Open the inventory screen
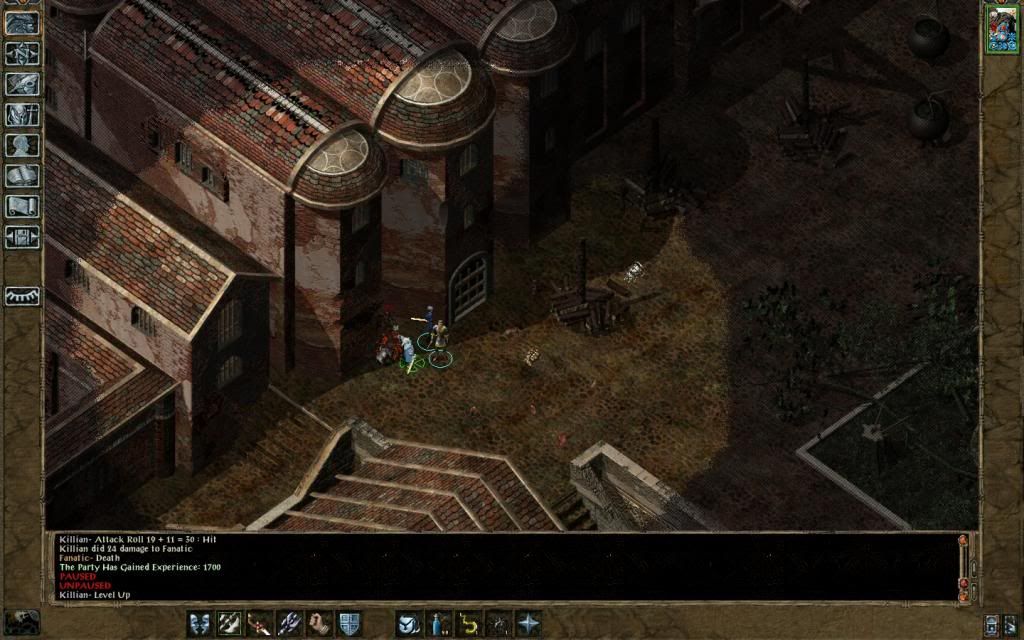 pyautogui.click(x=21, y=115)
